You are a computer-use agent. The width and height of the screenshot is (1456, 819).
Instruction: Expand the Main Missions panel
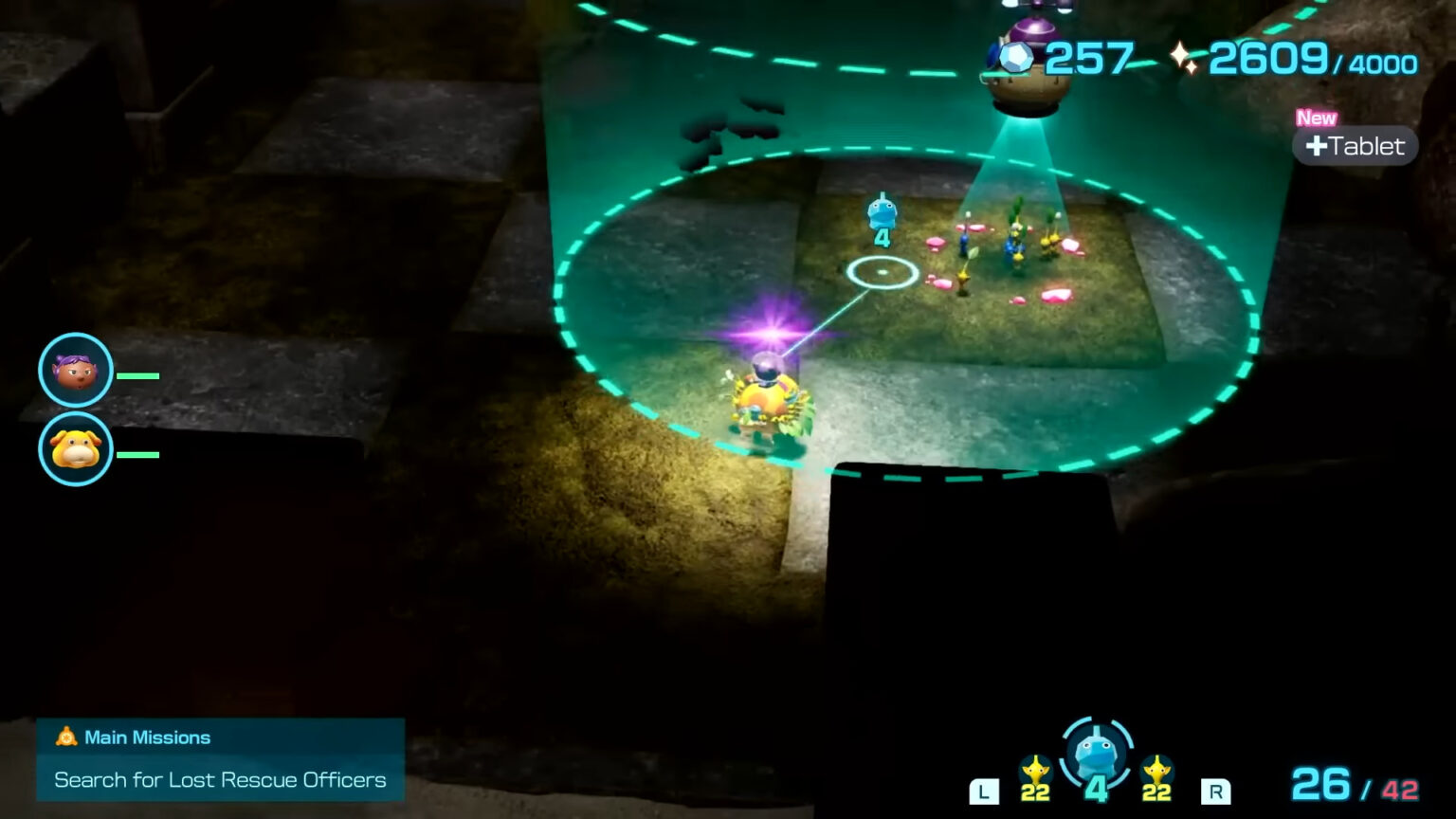click(220, 758)
